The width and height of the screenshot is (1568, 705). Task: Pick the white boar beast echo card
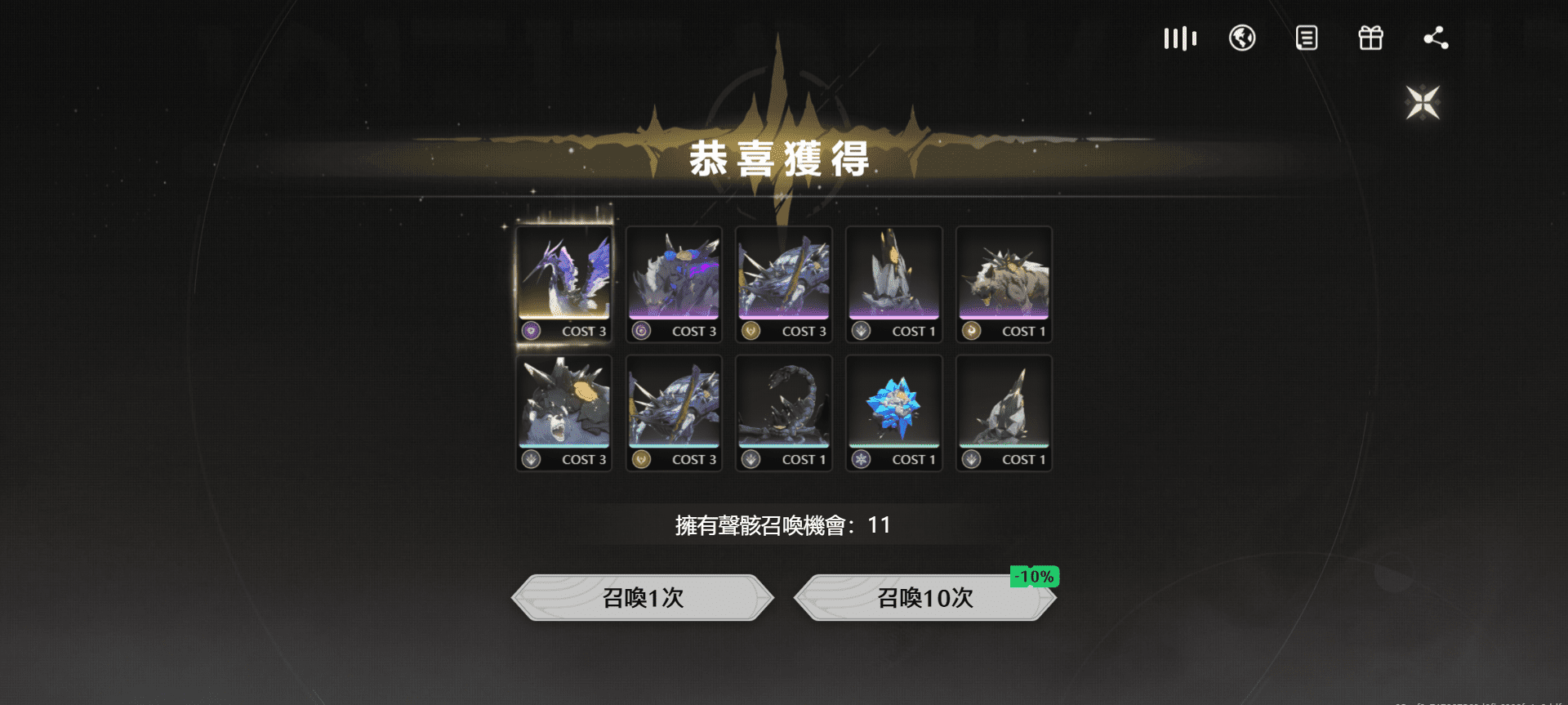coord(1004,283)
